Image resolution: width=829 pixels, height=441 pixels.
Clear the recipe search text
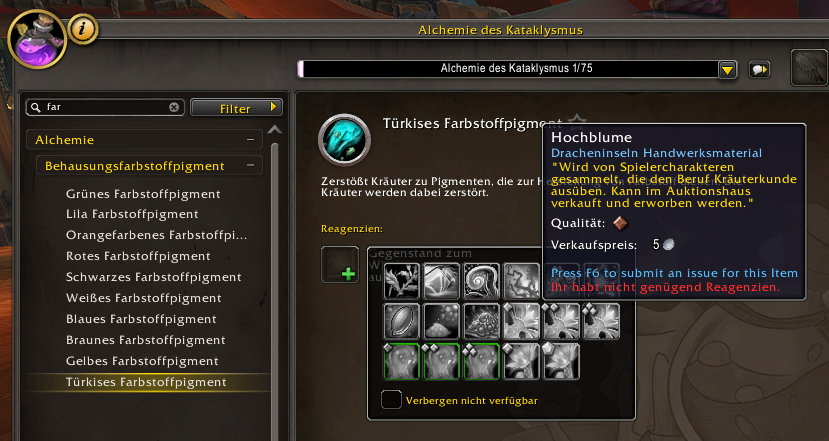(x=174, y=107)
